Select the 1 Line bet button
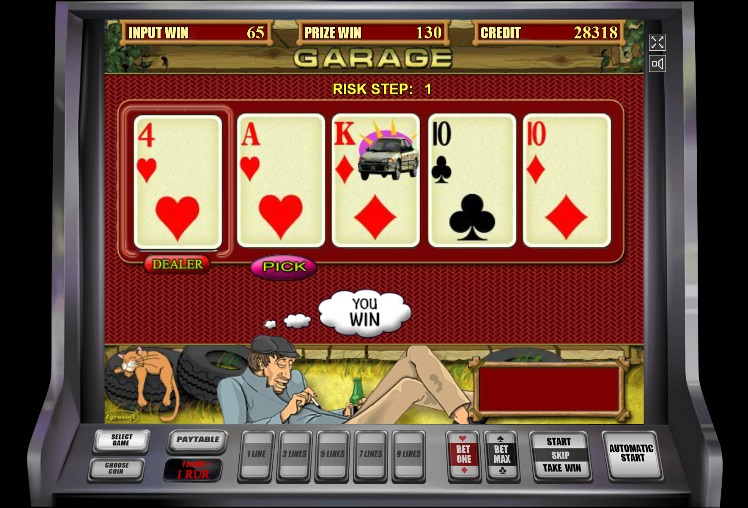The width and height of the screenshot is (748, 508). pos(257,455)
